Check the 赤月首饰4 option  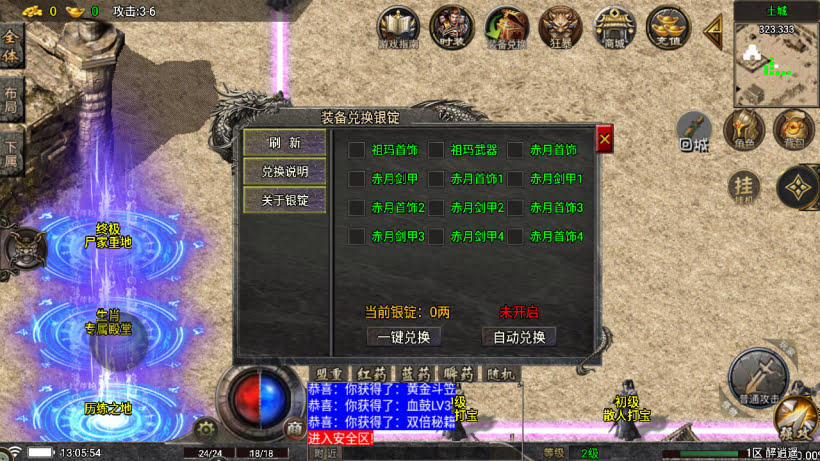pyautogui.click(x=515, y=237)
